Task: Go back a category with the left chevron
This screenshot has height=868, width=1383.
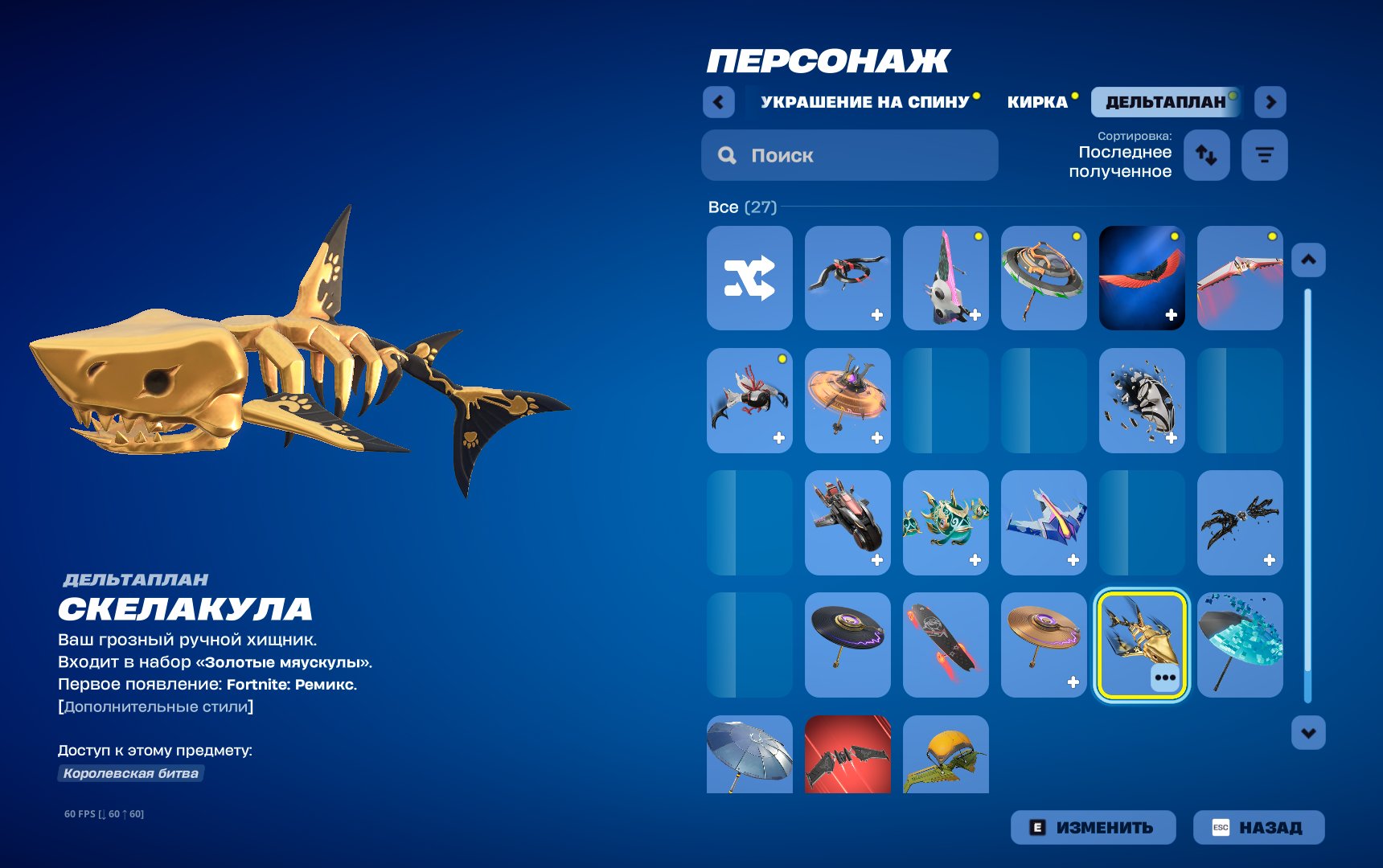Action: (718, 102)
